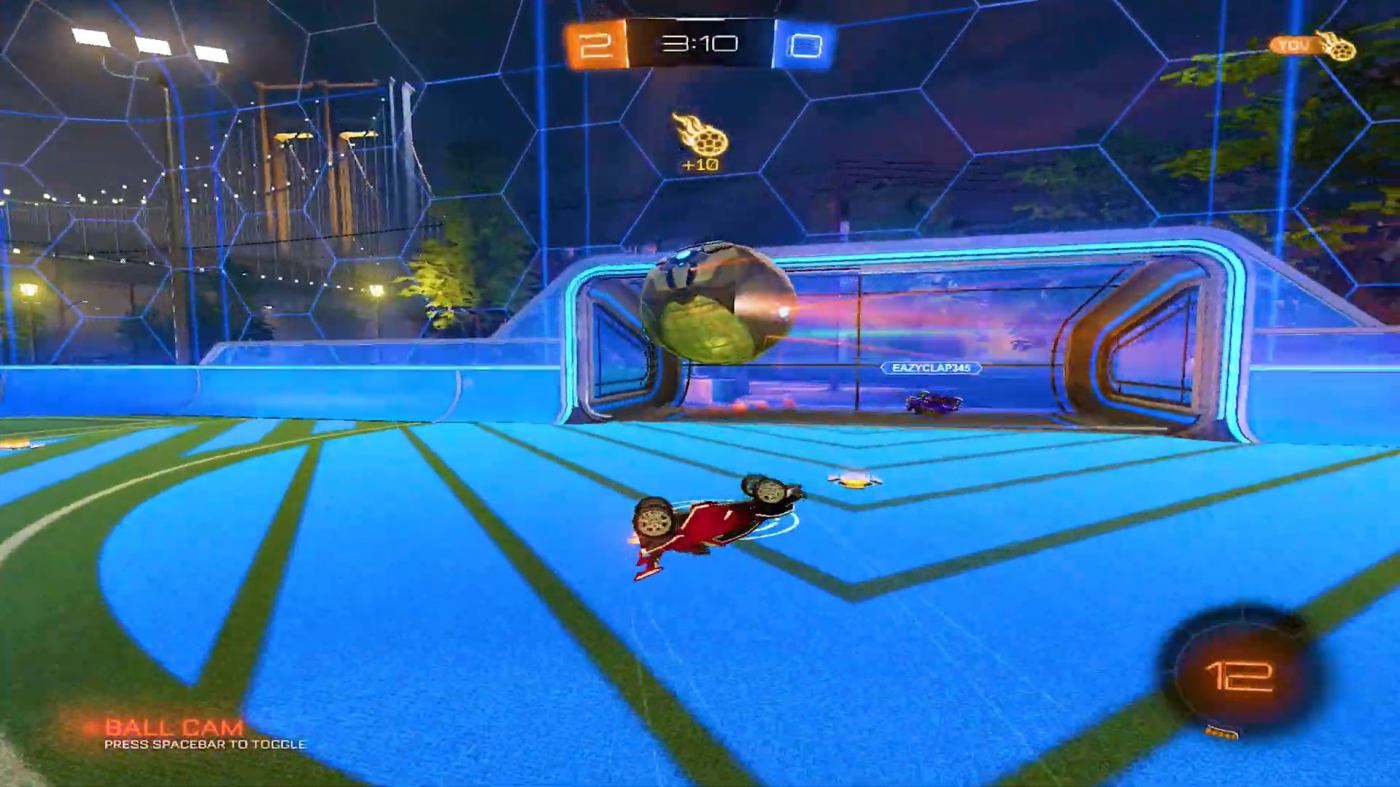Click the small boost pad icon on field
This screenshot has height=787, width=1400.
[852, 478]
